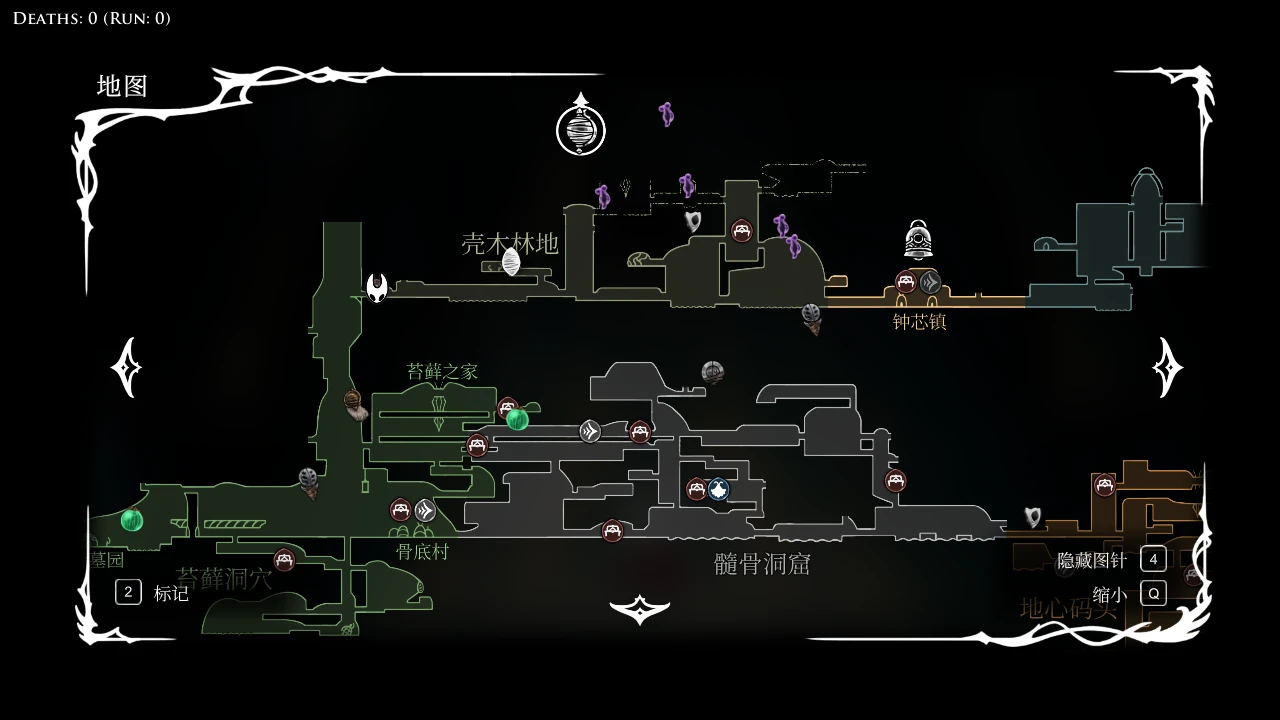Select the bench marker near 钟芯镇
1280x720 pixels.
click(x=905, y=282)
